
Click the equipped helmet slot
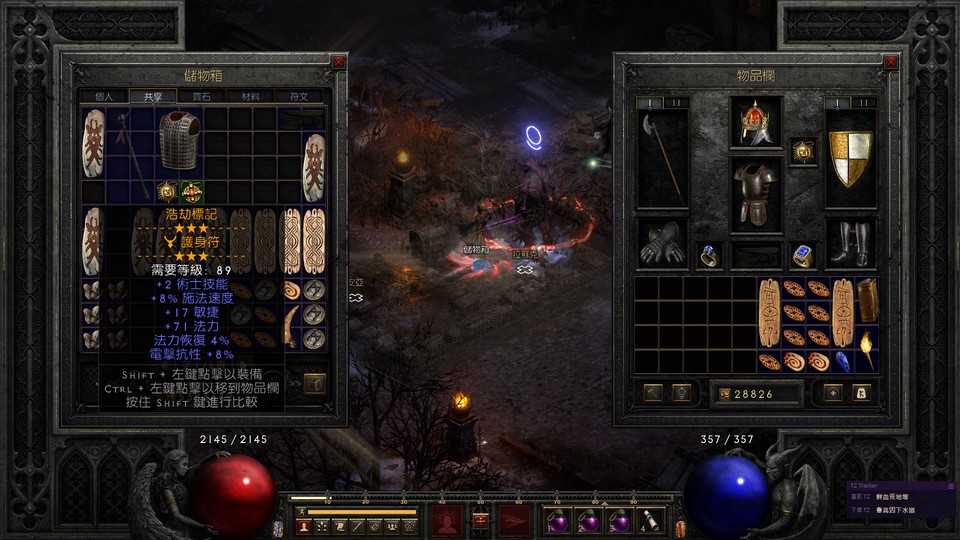[755, 122]
